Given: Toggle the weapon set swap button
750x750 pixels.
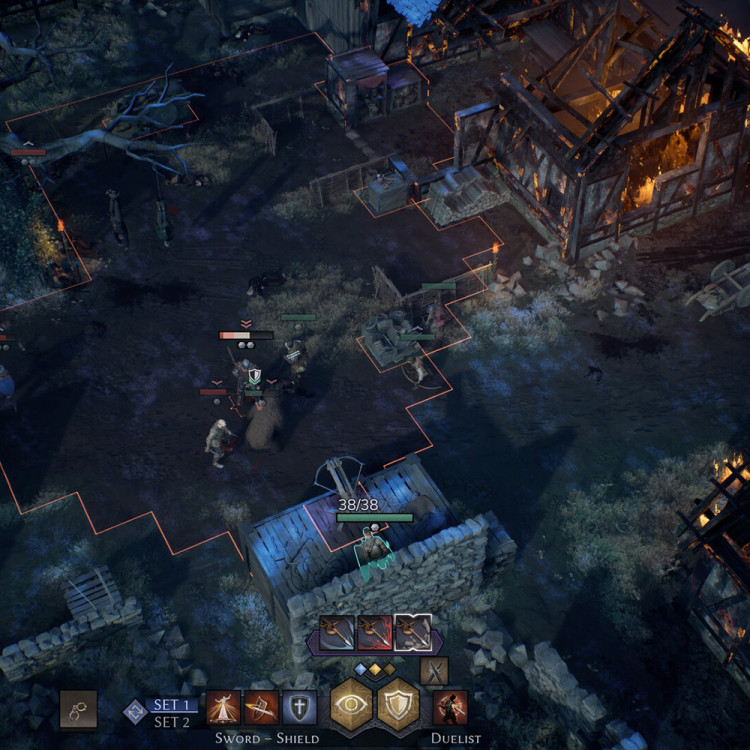Looking at the screenshot, I should (x=135, y=711).
